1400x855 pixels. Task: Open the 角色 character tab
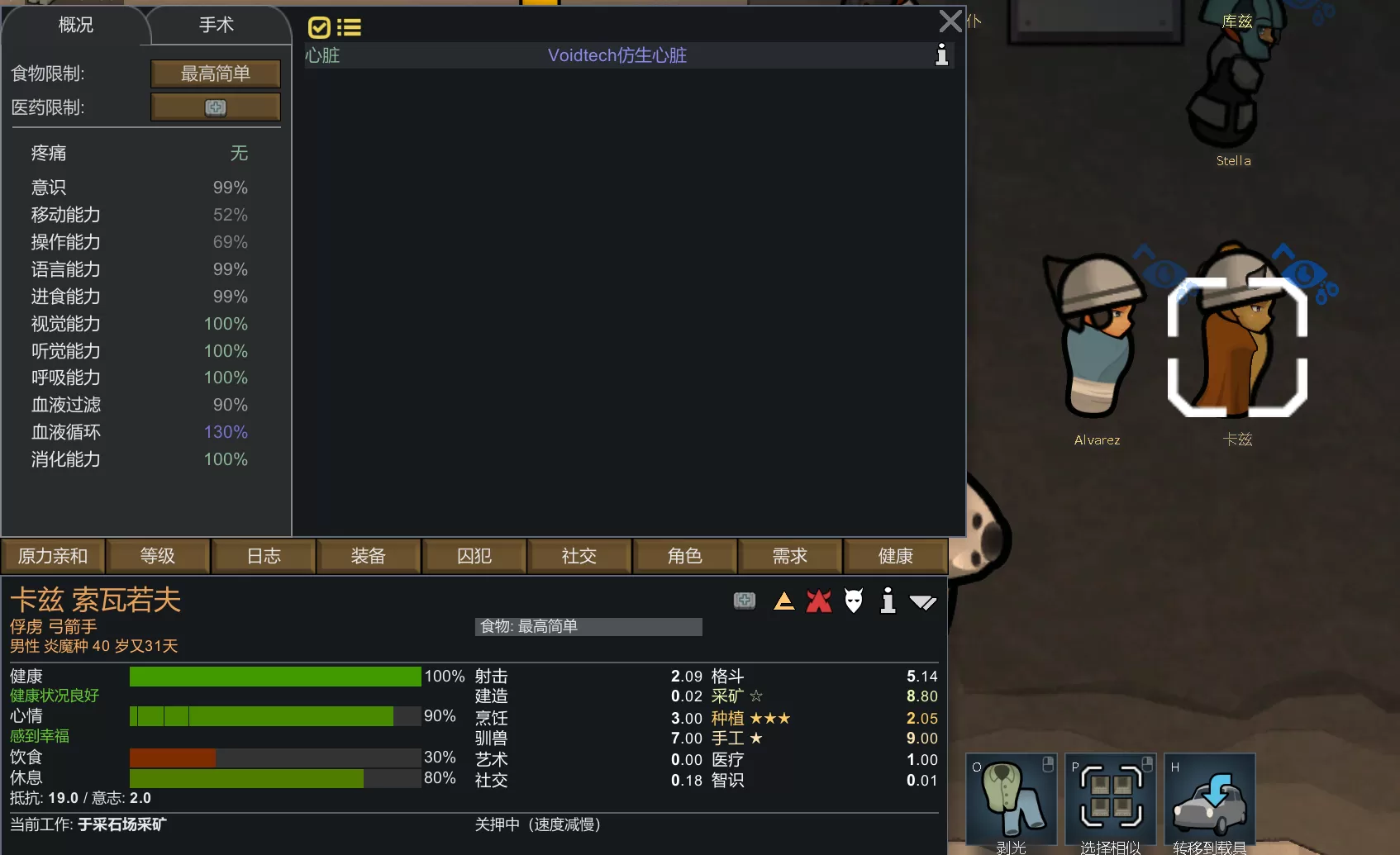[x=685, y=556]
